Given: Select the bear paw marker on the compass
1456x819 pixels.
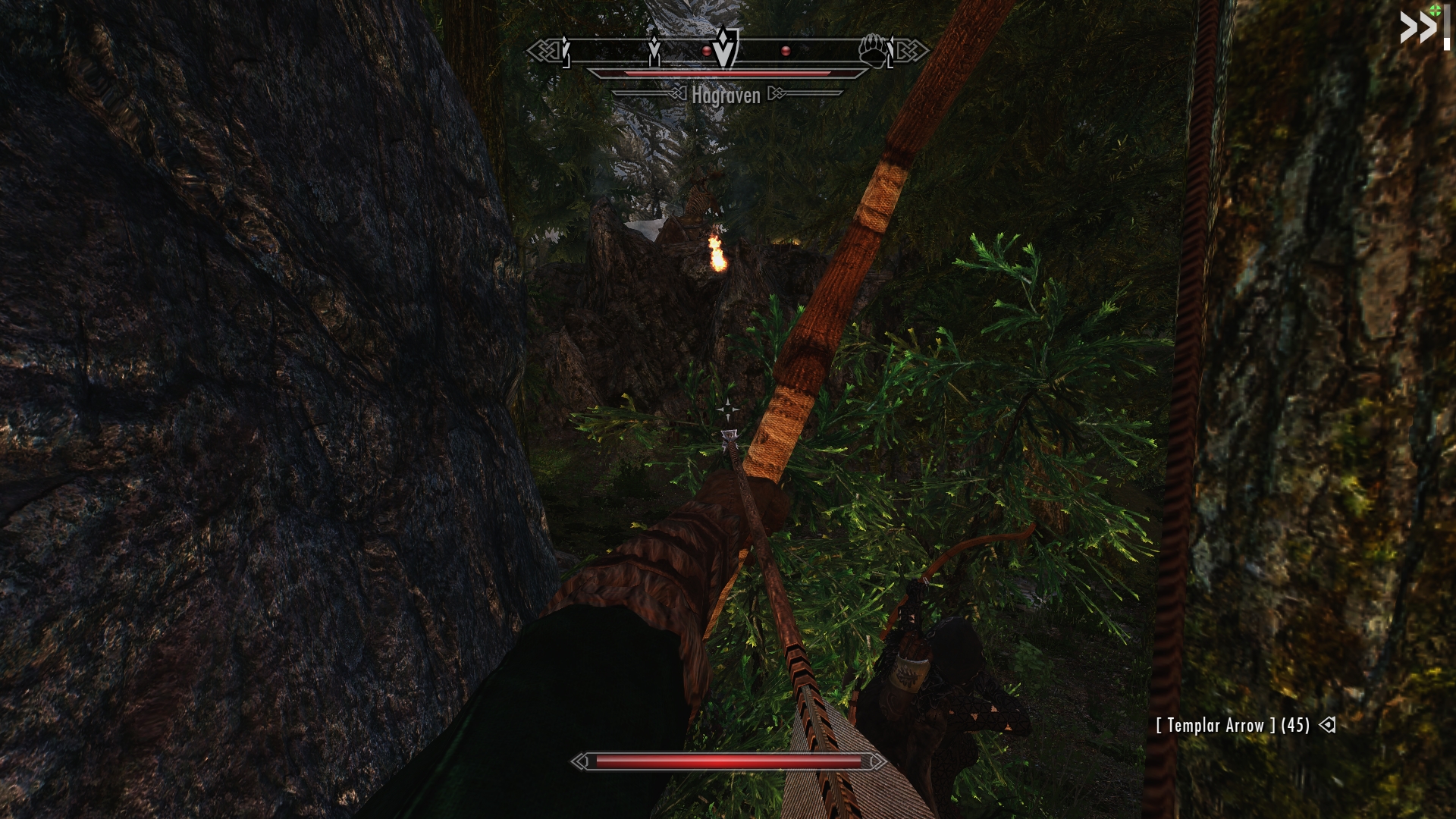Looking at the screenshot, I should coord(874,50).
